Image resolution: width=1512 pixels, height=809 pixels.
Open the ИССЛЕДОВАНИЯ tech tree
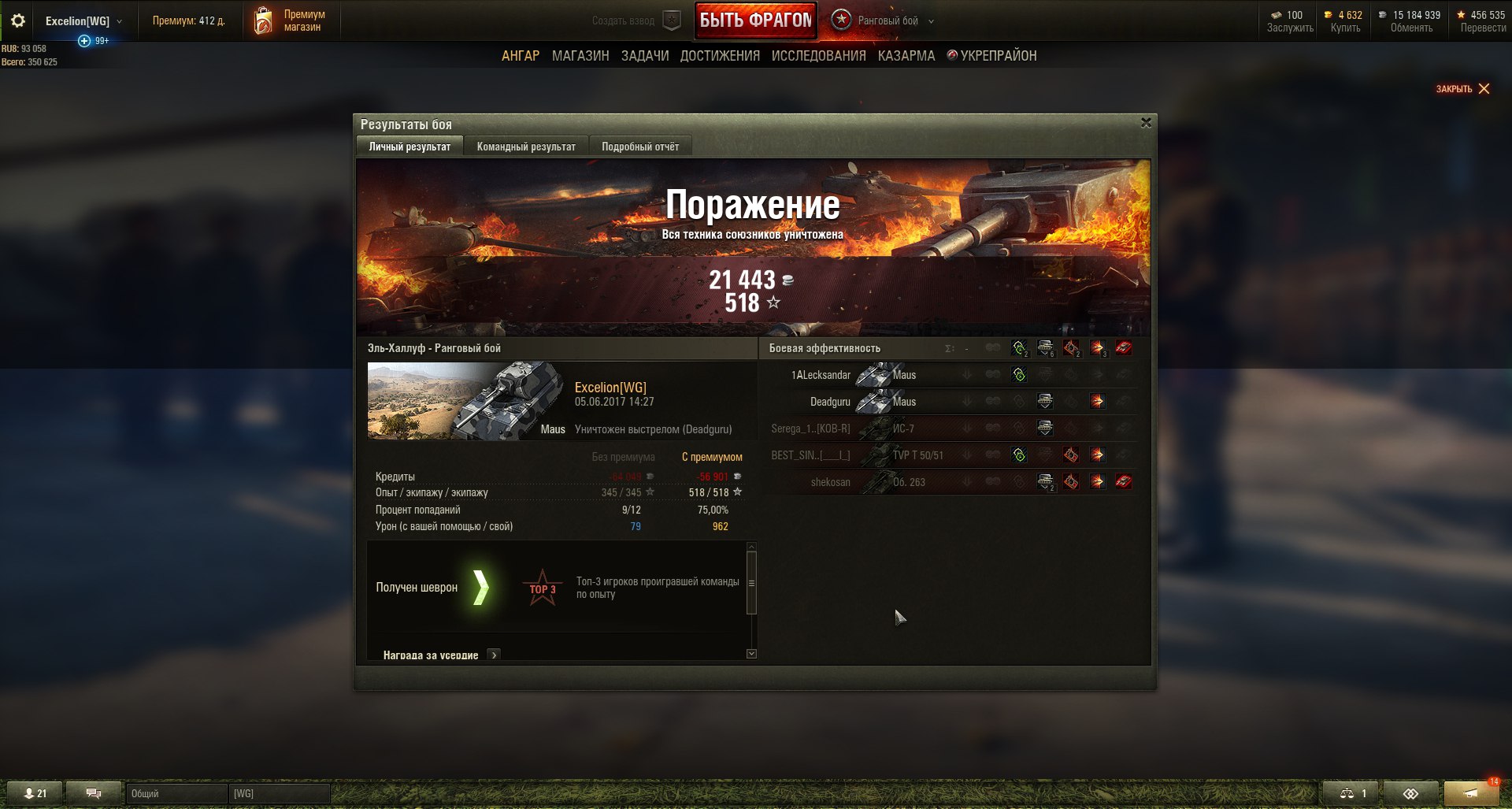click(818, 56)
